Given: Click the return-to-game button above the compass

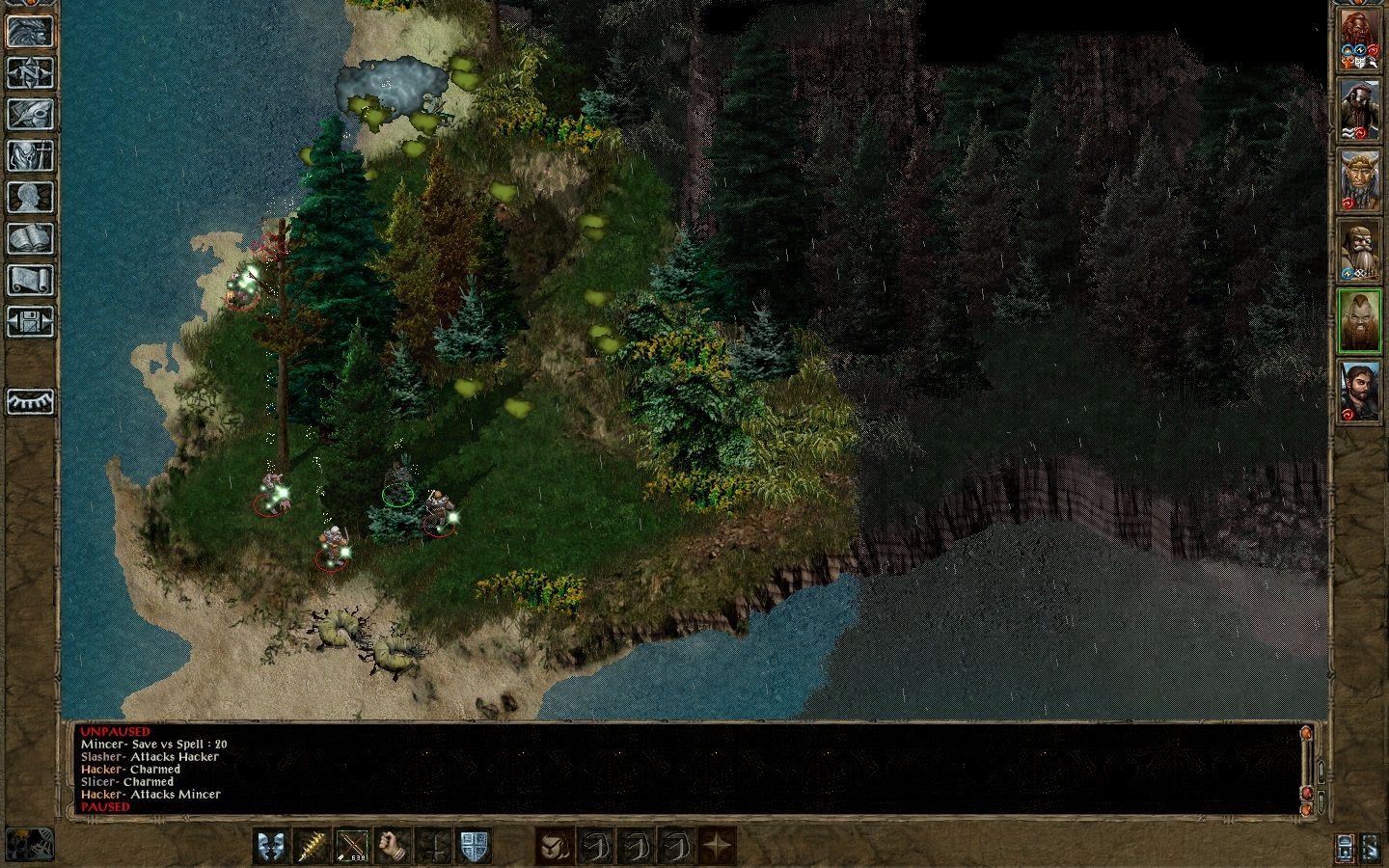Looking at the screenshot, I should [30, 30].
